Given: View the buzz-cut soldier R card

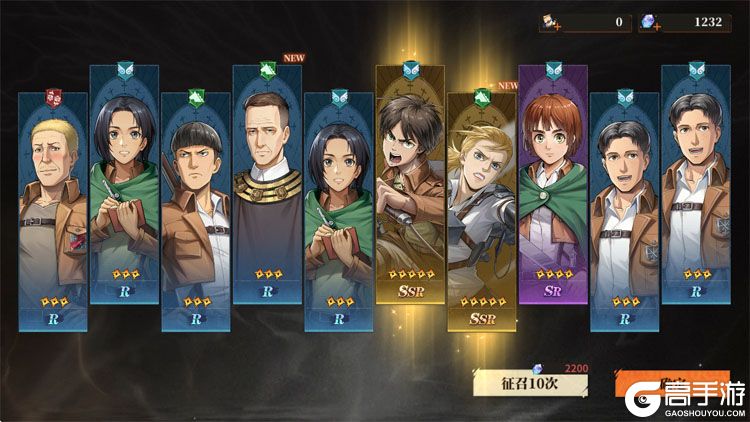Looking at the screenshot, I should click(x=196, y=210).
